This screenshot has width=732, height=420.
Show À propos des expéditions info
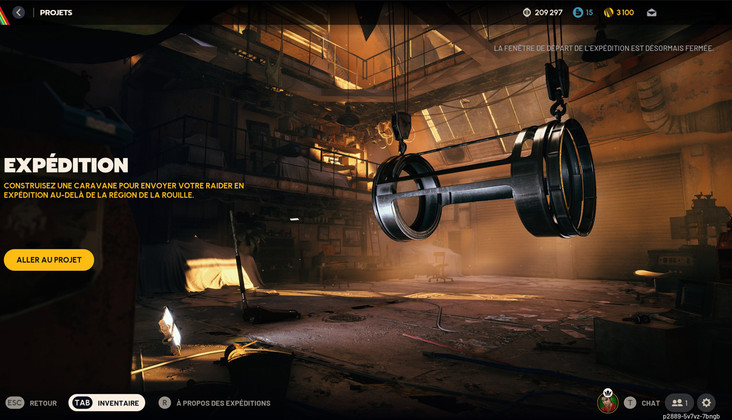pyautogui.click(x=214, y=403)
